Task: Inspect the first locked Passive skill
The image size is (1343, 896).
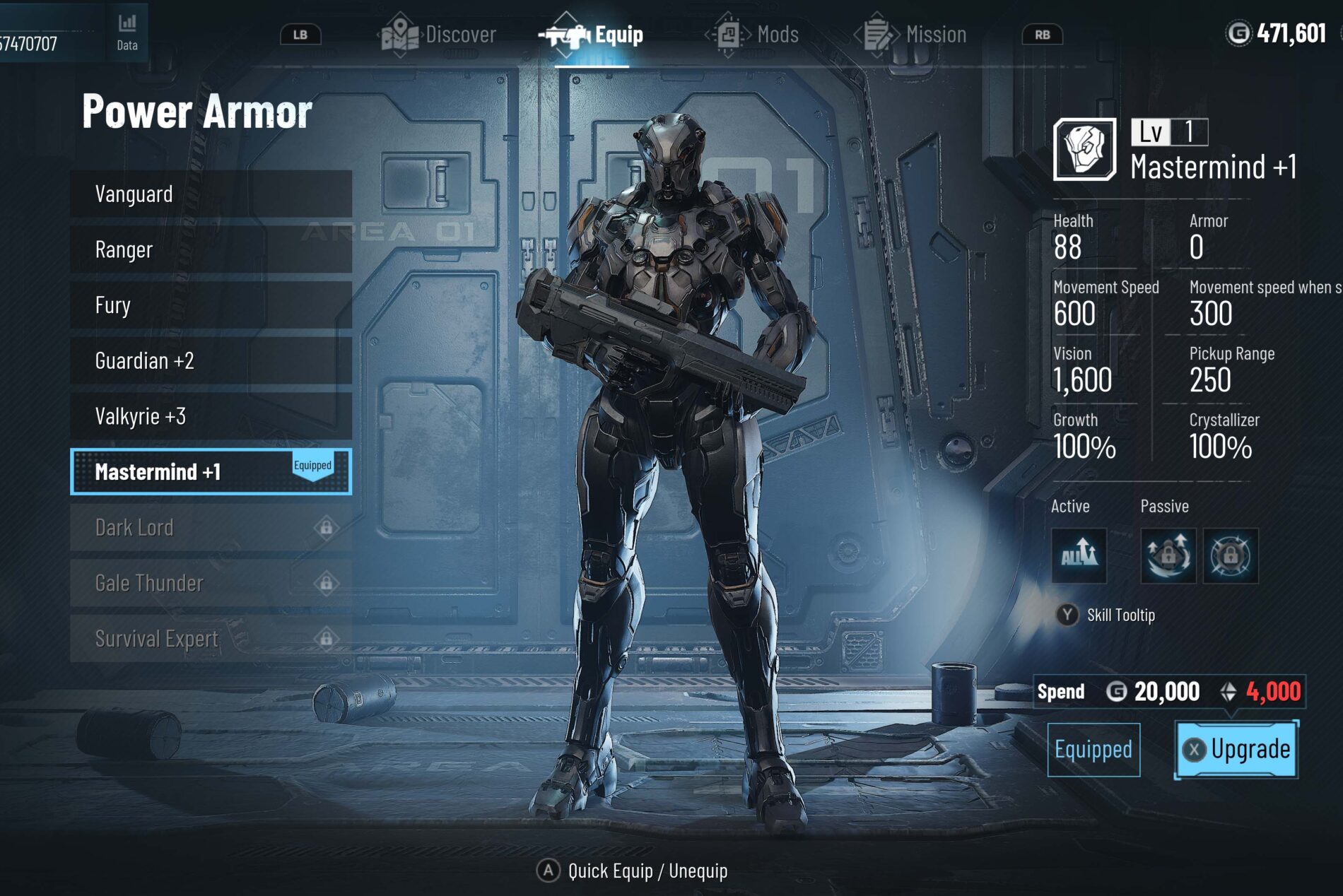Action: pyautogui.click(x=1168, y=555)
